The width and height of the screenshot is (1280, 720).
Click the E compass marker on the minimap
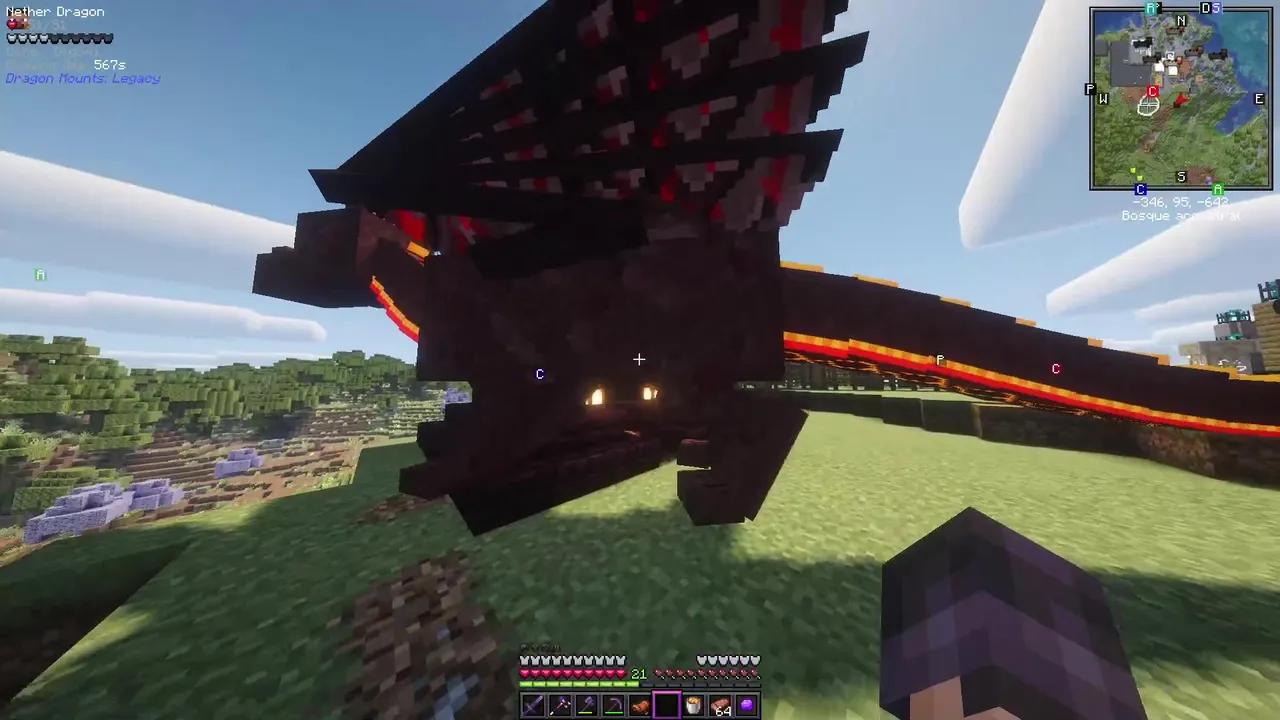click(x=1259, y=98)
